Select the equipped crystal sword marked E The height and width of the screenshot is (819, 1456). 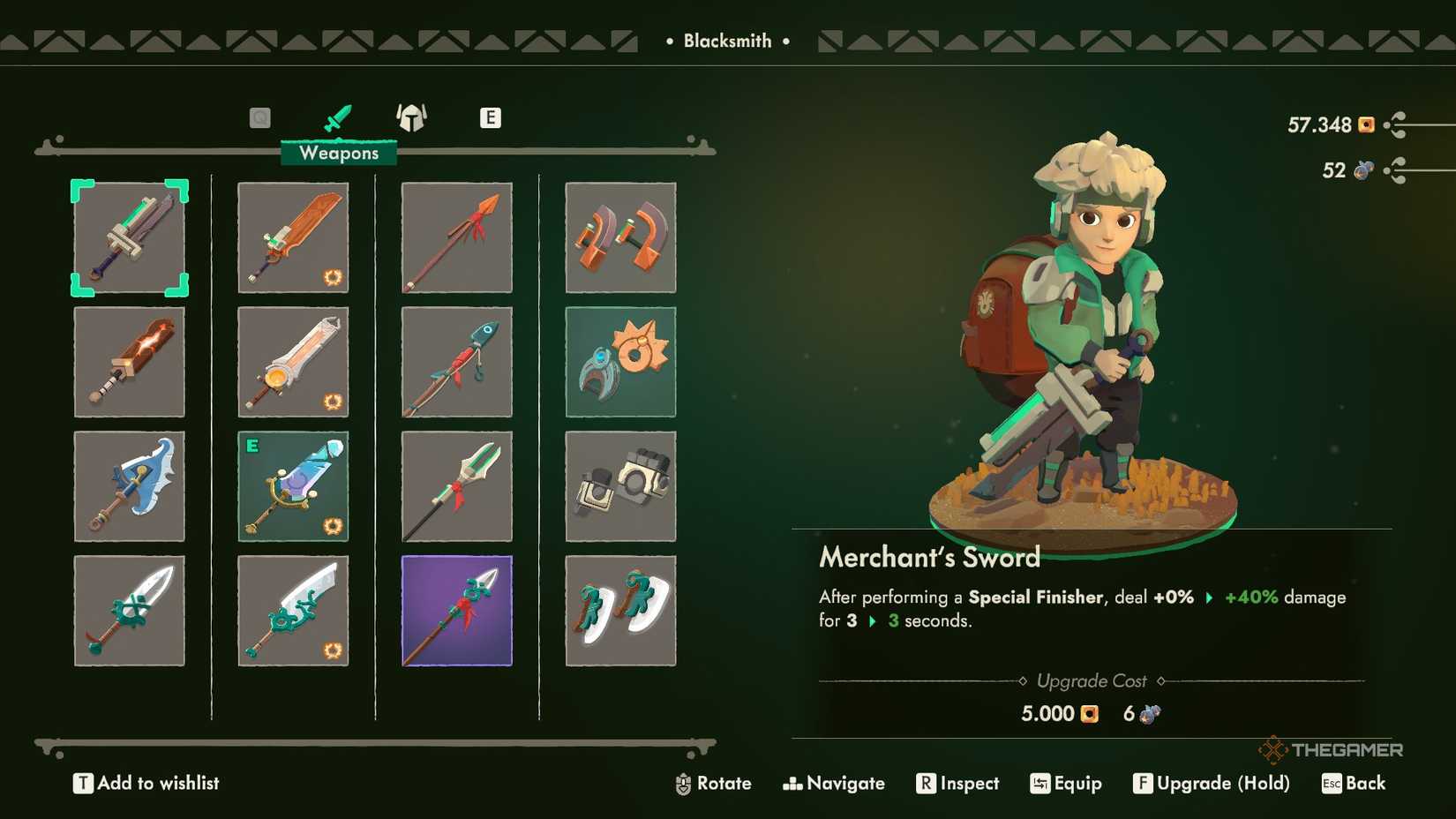pos(293,486)
